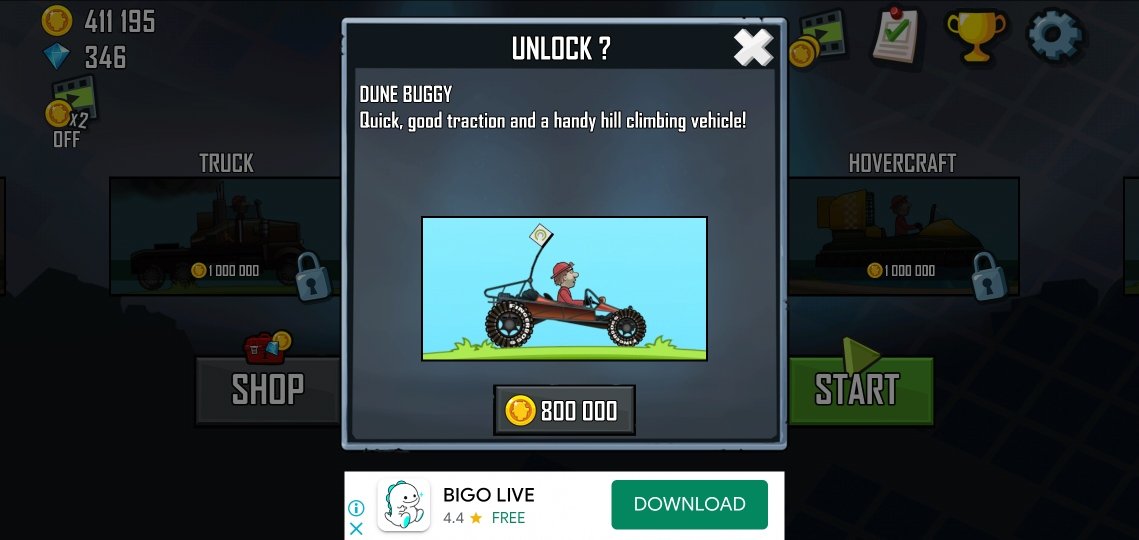
Task: Close the Unlock dialog with the X
Action: pyautogui.click(x=752, y=48)
